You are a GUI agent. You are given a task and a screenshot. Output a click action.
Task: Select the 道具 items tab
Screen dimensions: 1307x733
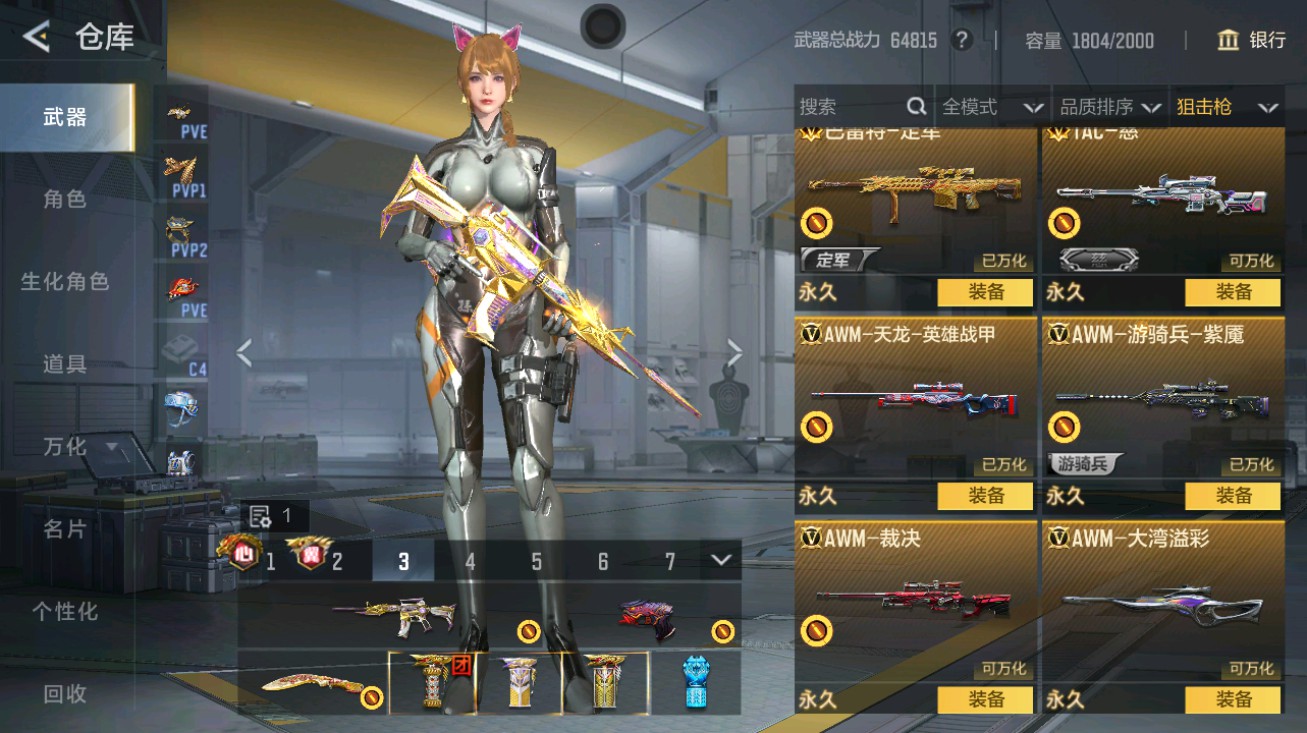pos(65,364)
